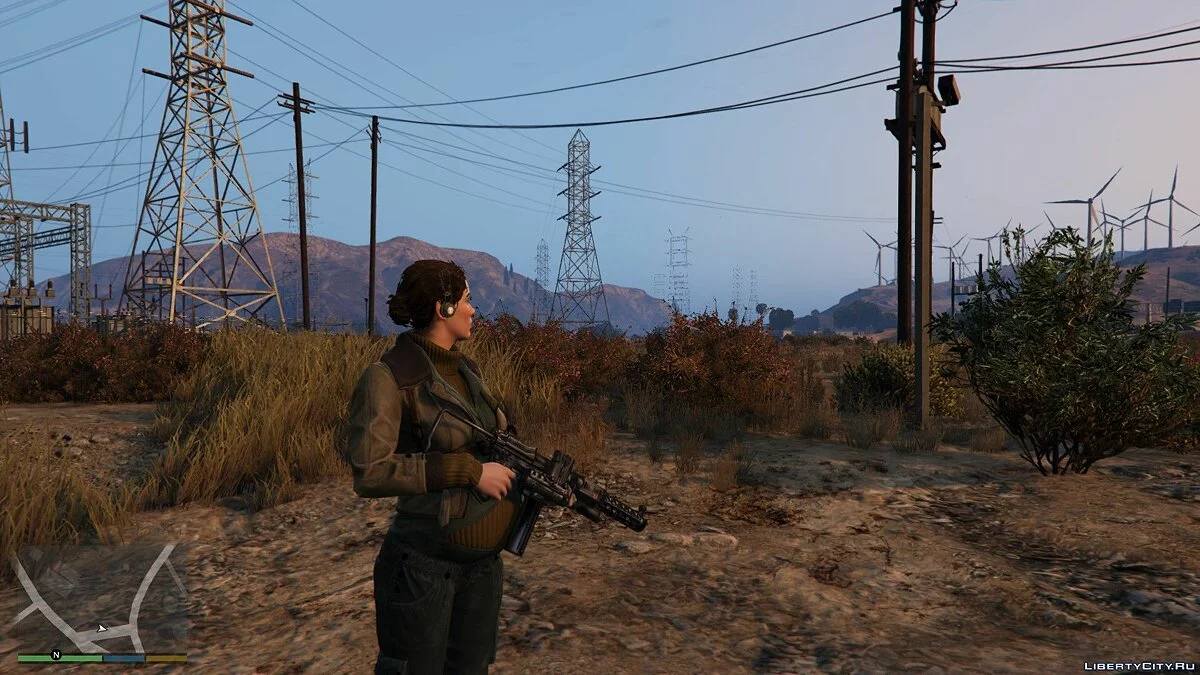Select the north N marker on the minimap
This screenshot has width=1200, height=675.
[x=56, y=655]
